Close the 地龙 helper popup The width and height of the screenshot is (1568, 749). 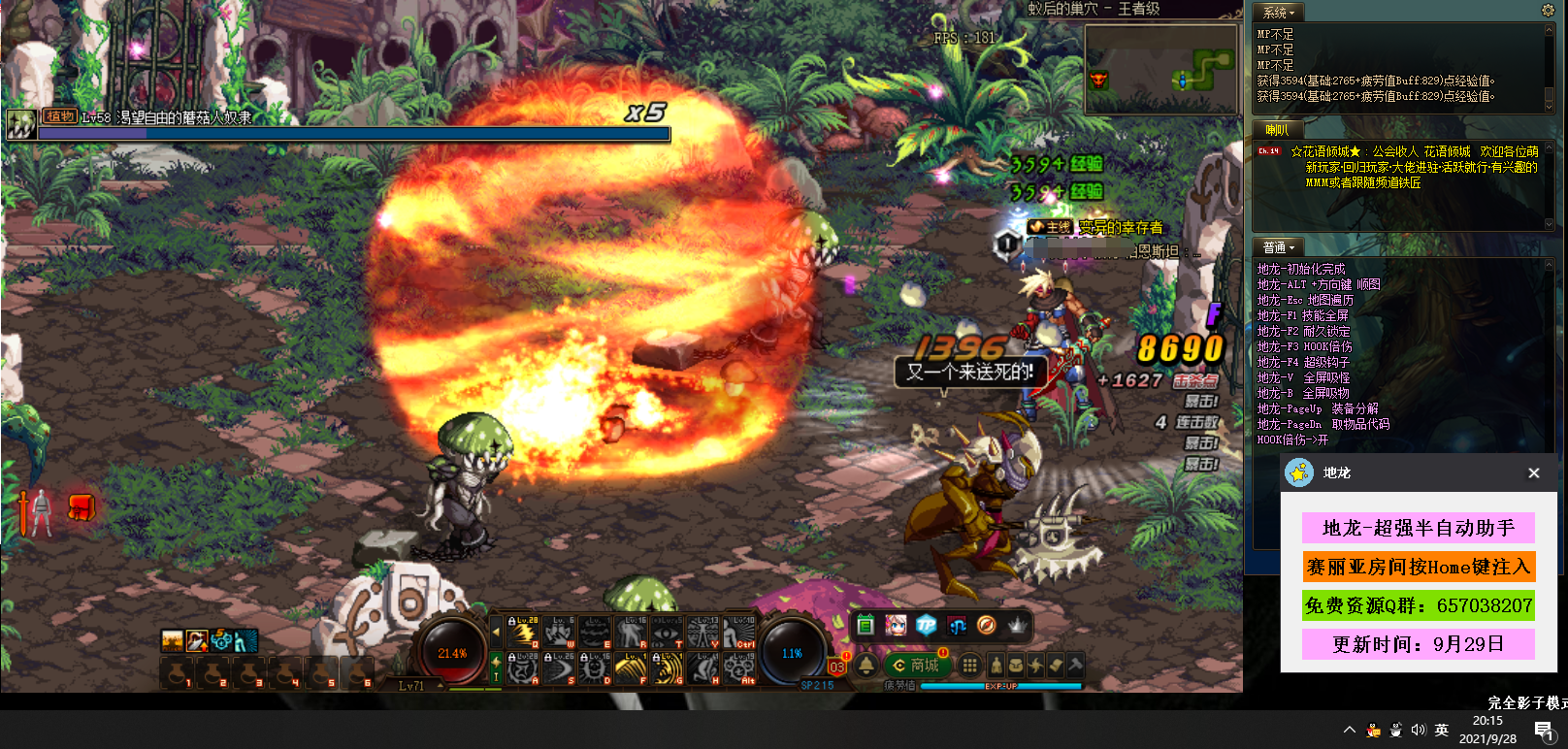(x=1533, y=473)
